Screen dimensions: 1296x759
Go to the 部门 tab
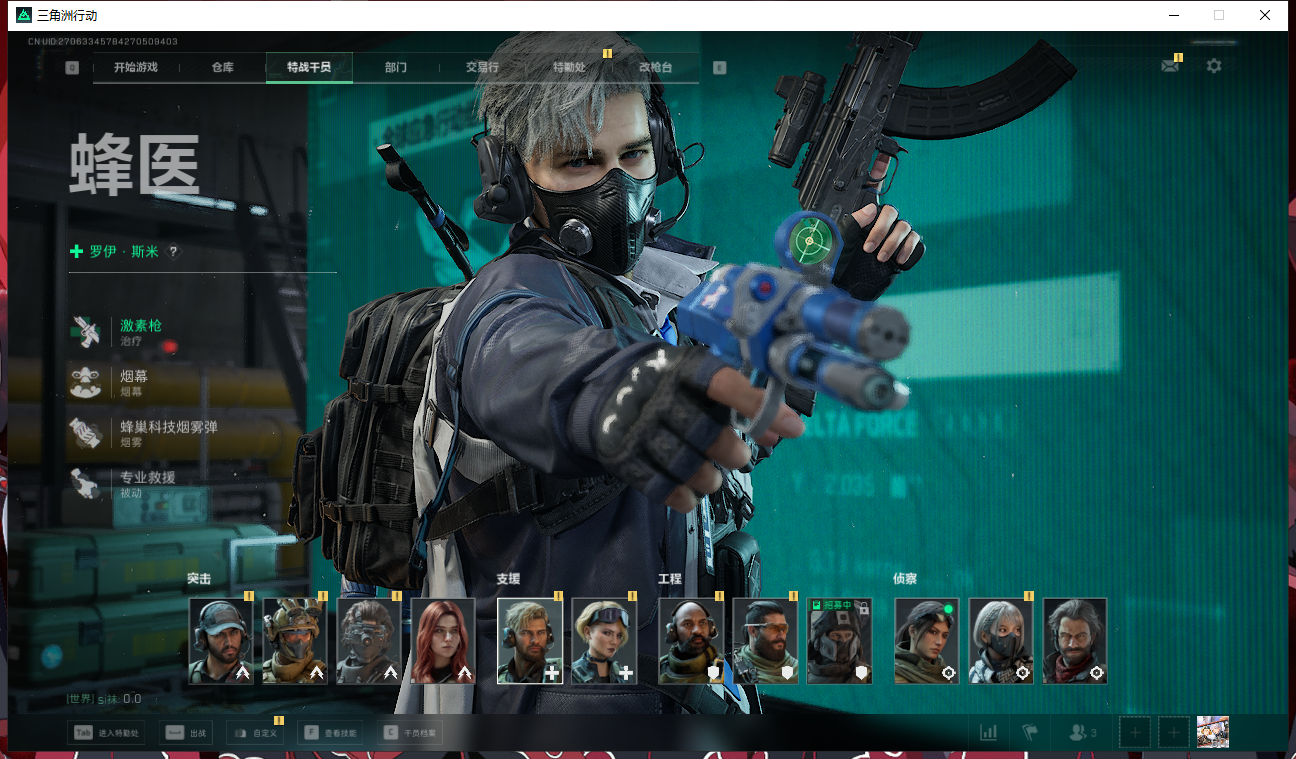396,68
